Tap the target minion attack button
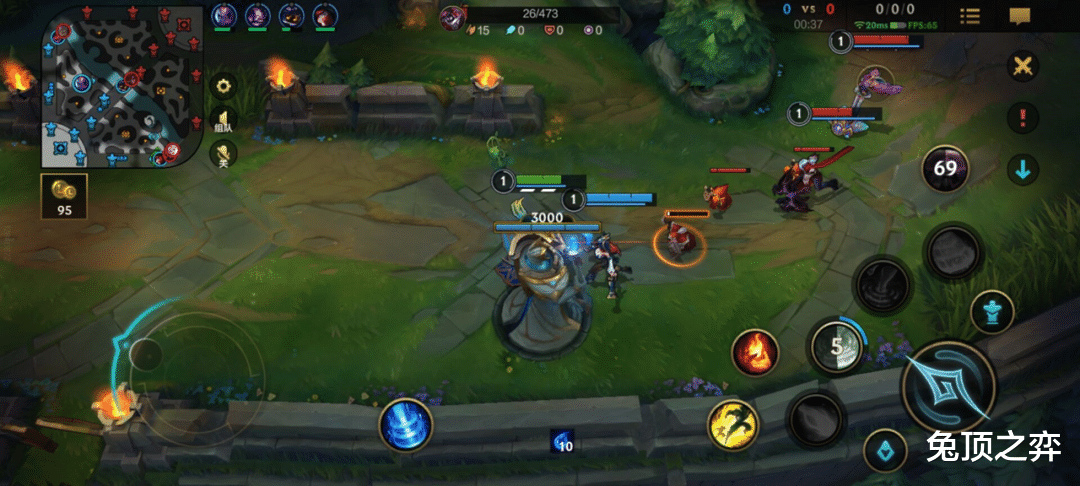The width and height of the screenshot is (1080, 486). pyautogui.click(x=885, y=449)
